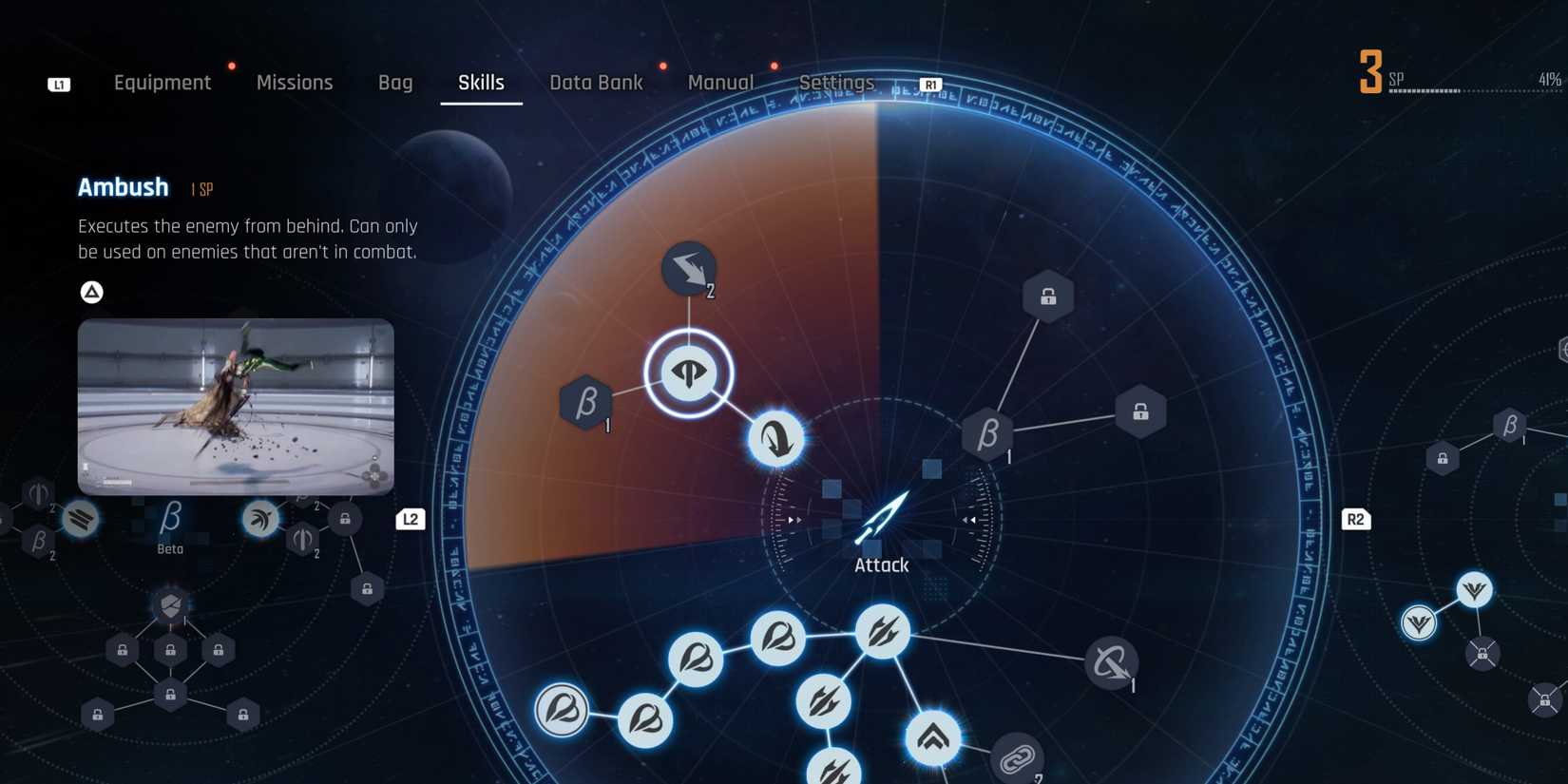Open the Settings menu
Screen dimensions: 1568x784
[835, 83]
